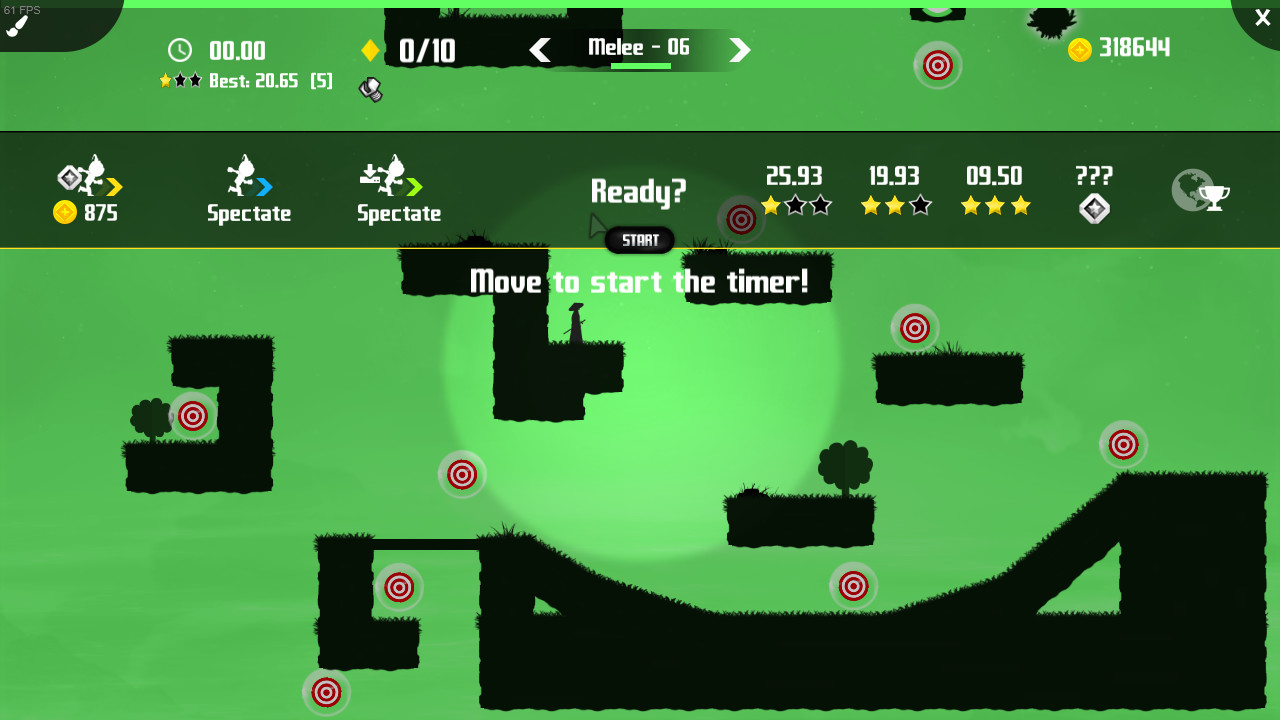This screenshot has width=1280, height=720.
Task: Click the target near the tree on the left
Action: 193,417
